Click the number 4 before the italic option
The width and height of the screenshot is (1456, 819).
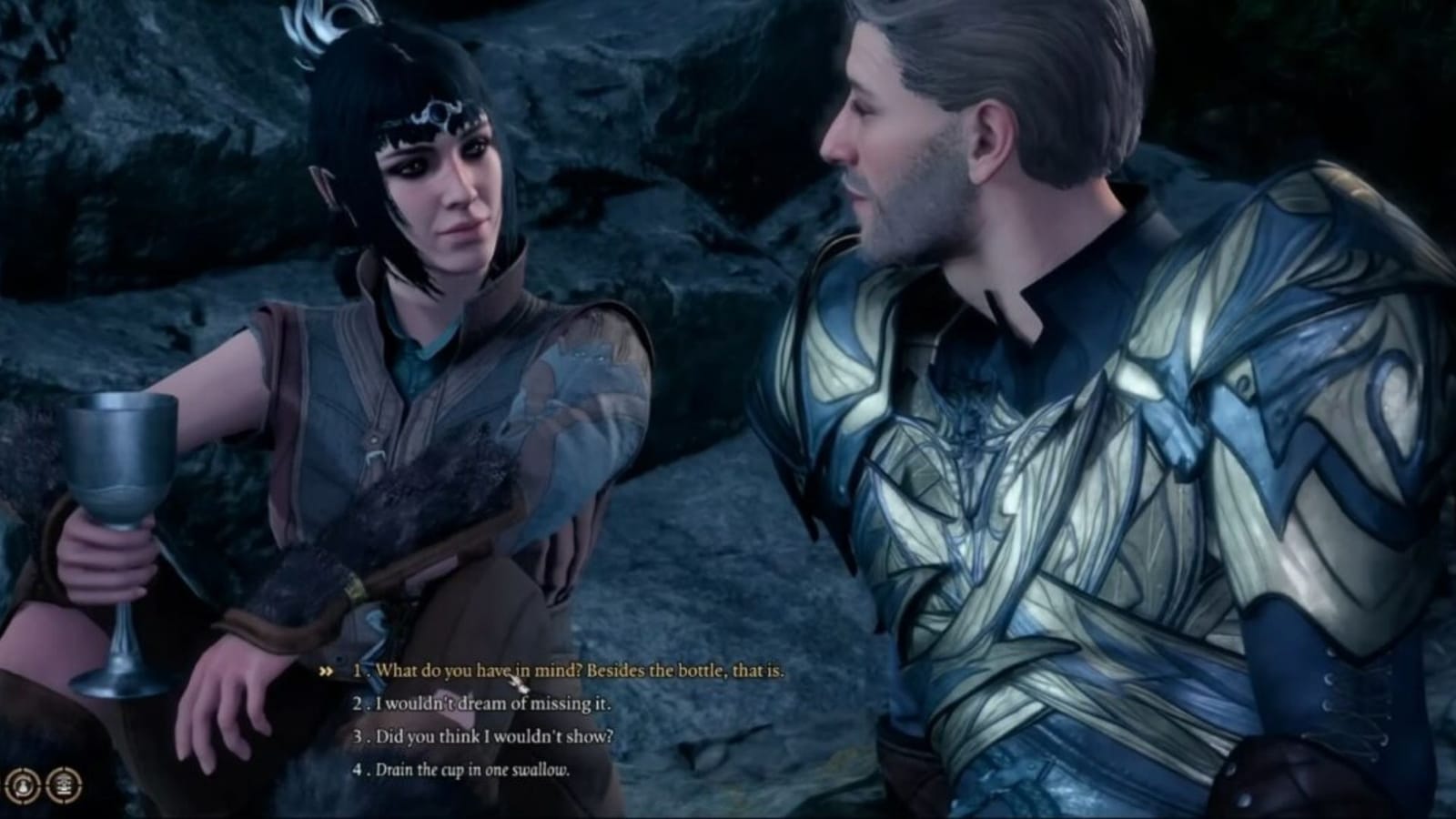[358, 771]
